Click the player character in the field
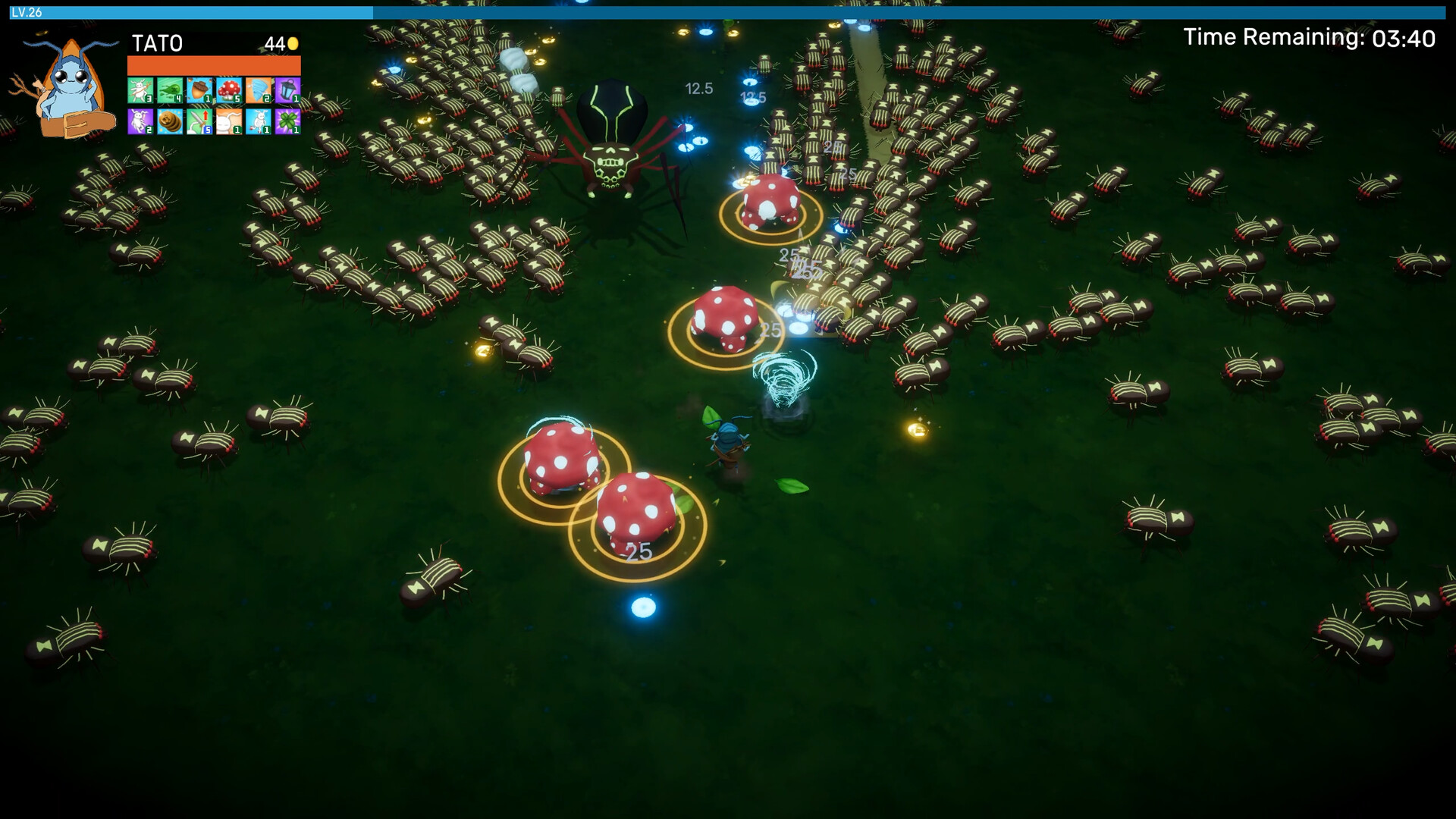This screenshot has height=819, width=1456. tap(728, 440)
